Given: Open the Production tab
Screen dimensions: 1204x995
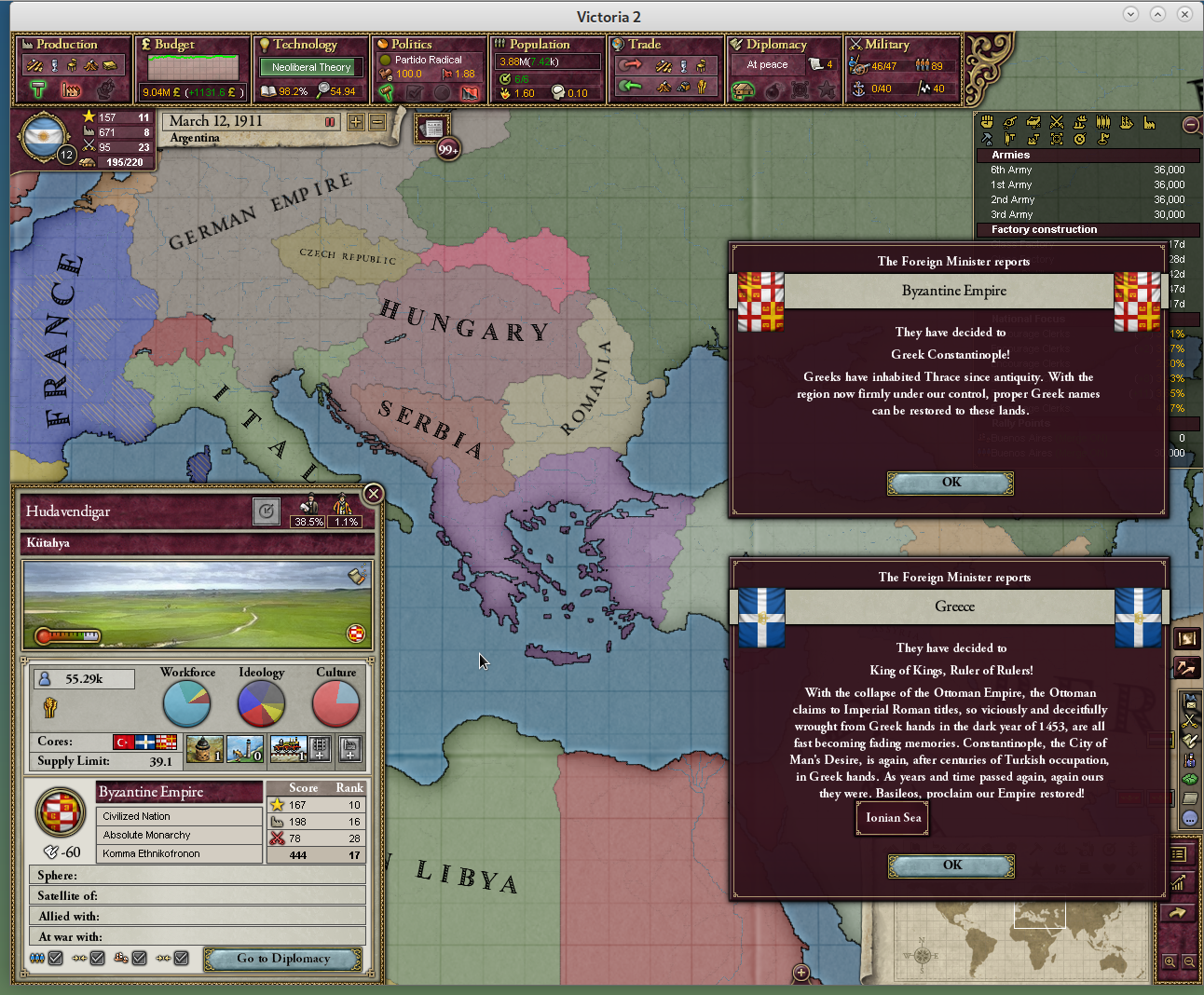Looking at the screenshot, I should (66, 45).
